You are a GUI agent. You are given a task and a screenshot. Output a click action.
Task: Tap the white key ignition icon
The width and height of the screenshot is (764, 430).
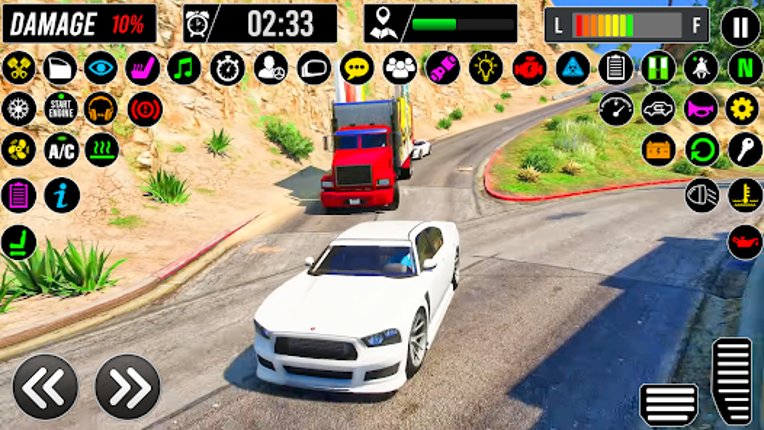tap(745, 150)
